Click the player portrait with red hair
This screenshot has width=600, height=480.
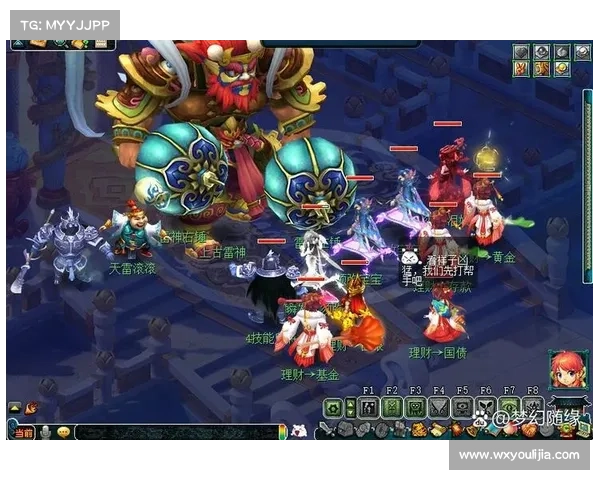pos(564,370)
